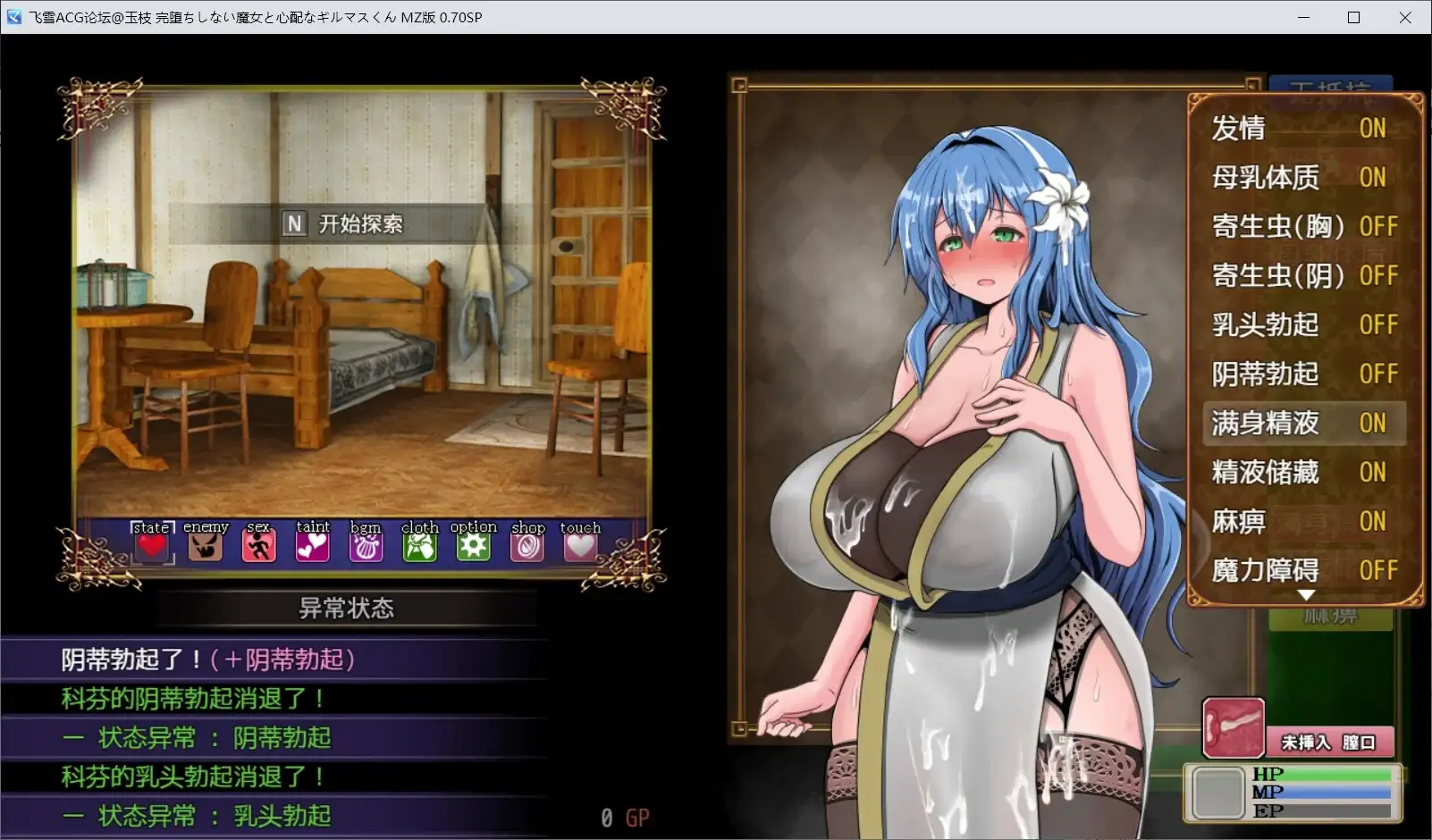Open the option gear icon

(473, 543)
